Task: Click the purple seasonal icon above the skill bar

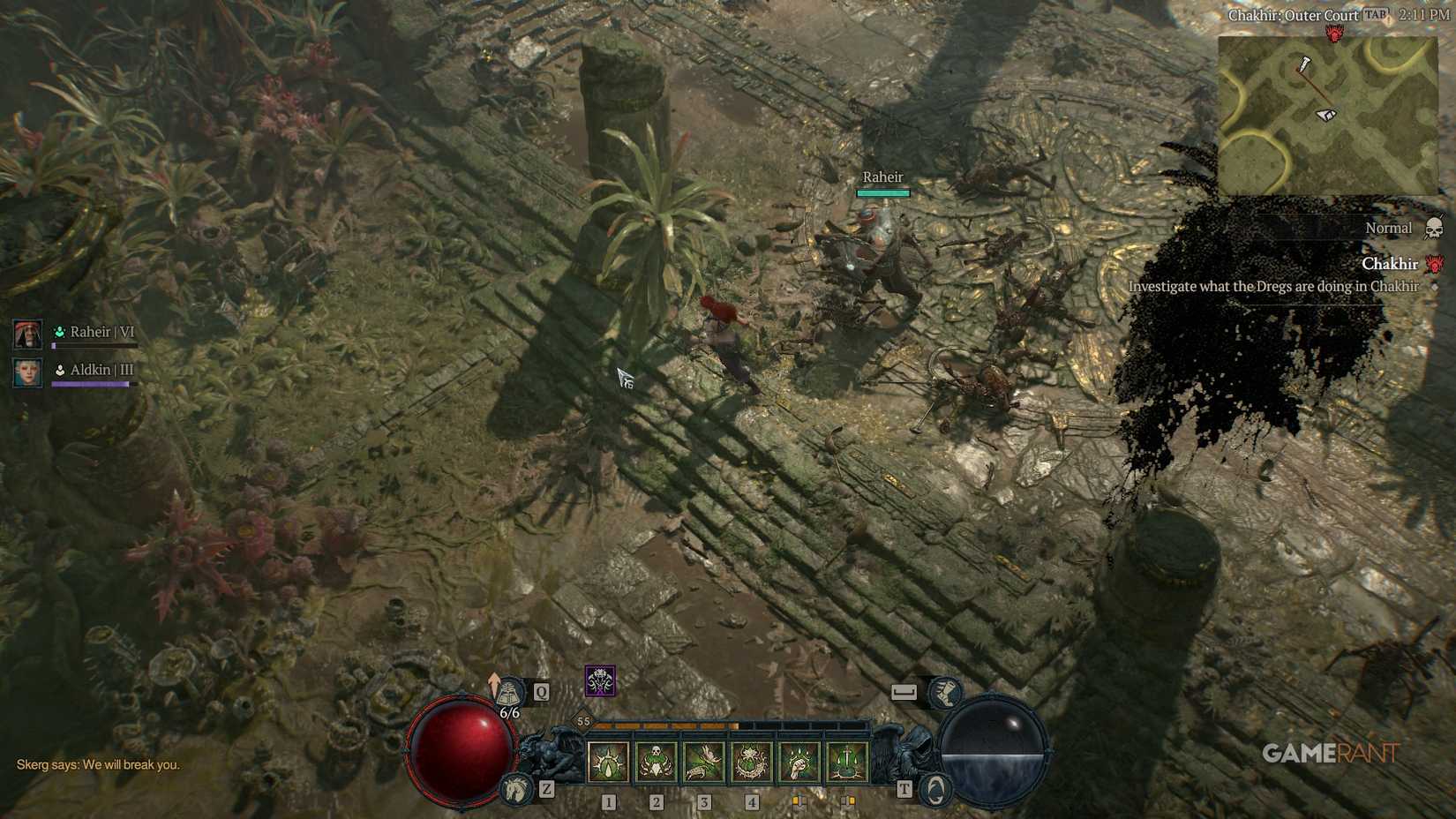Action: tap(600, 681)
